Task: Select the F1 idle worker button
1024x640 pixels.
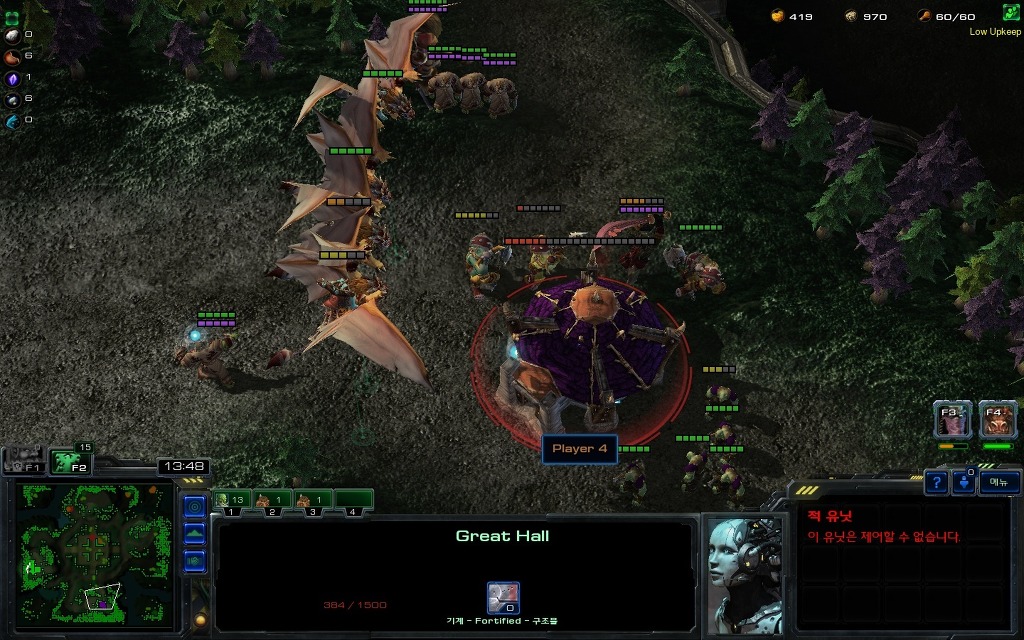Action: pyautogui.click(x=24, y=462)
